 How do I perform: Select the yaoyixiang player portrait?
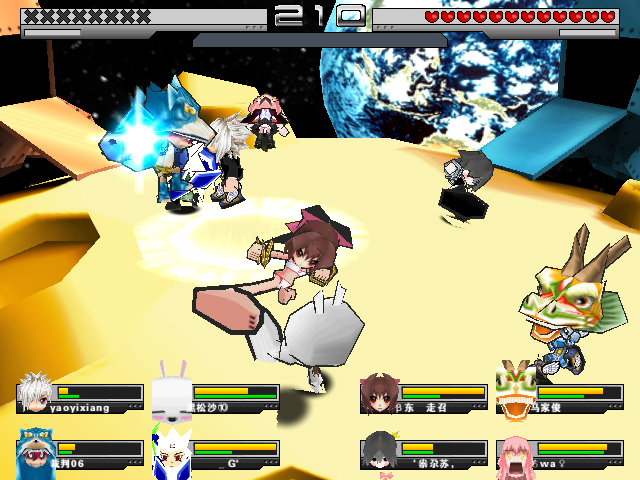coord(36,393)
